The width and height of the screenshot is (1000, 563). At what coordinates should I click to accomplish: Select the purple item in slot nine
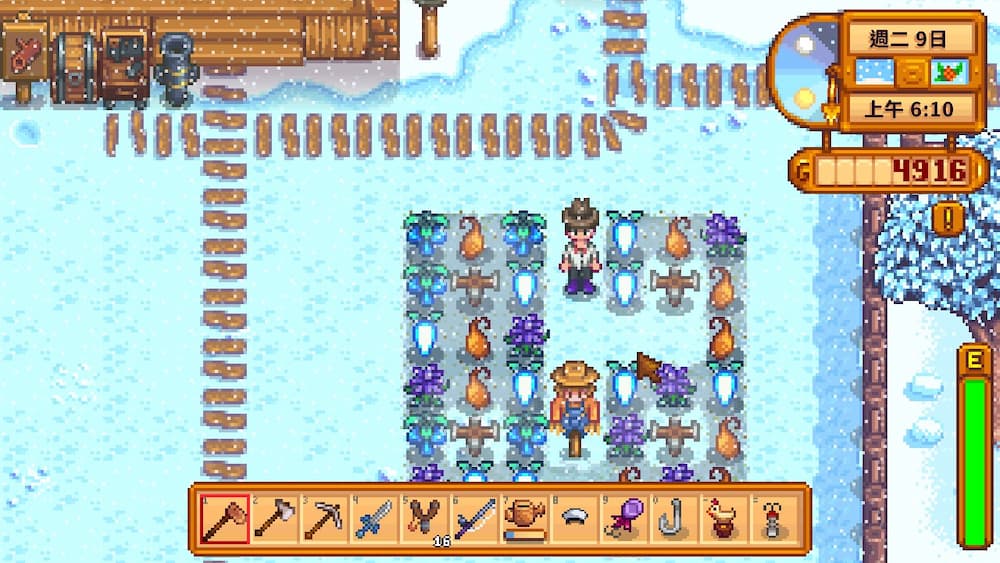point(625,519)
